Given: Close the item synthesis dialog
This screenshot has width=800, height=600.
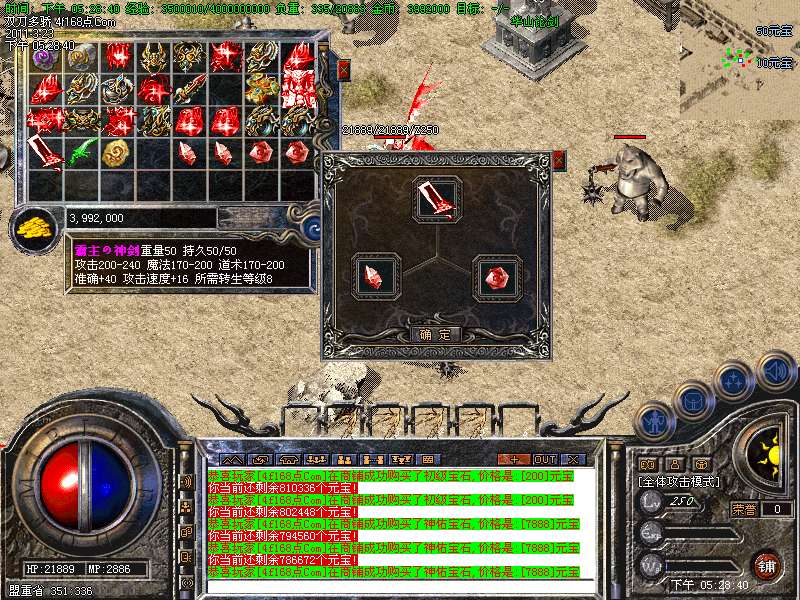Looking at the screenshot, I should pos(559,159).
